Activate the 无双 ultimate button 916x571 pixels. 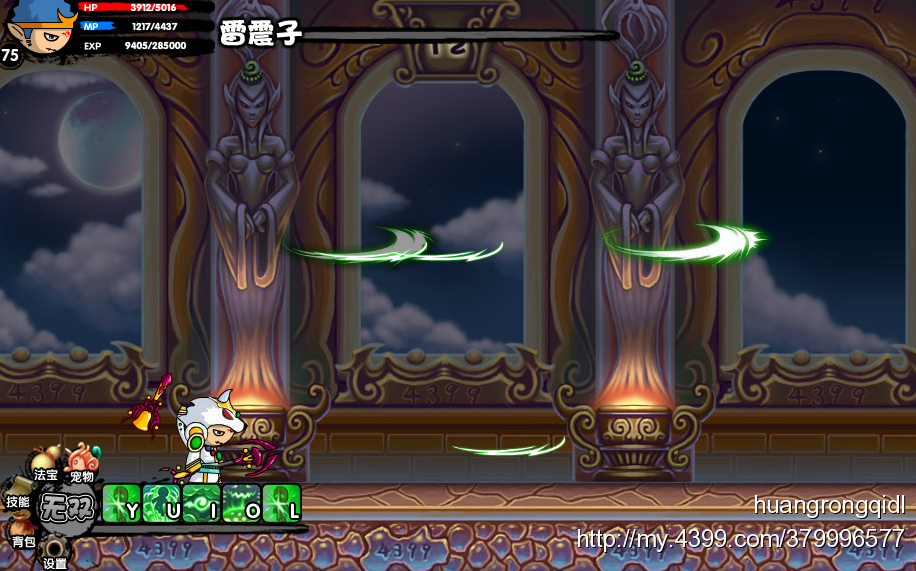tap(68, 508)
